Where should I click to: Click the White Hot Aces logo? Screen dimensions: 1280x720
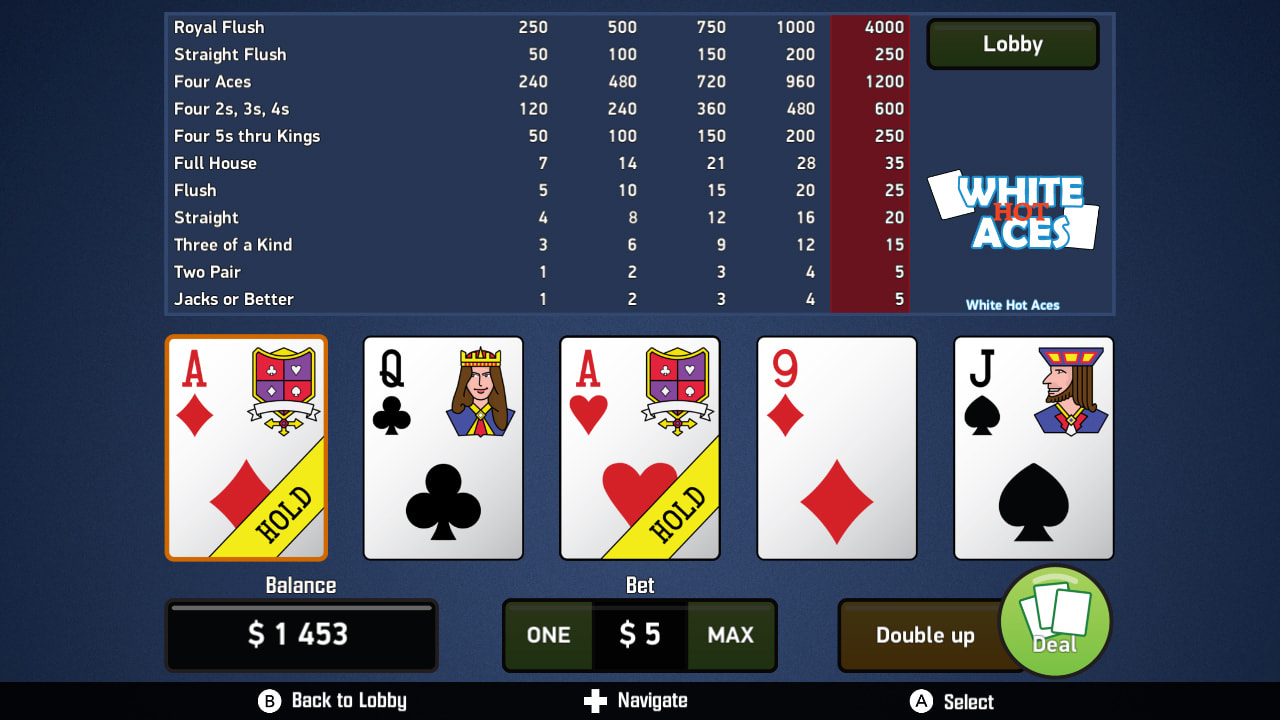point(1012,210)
